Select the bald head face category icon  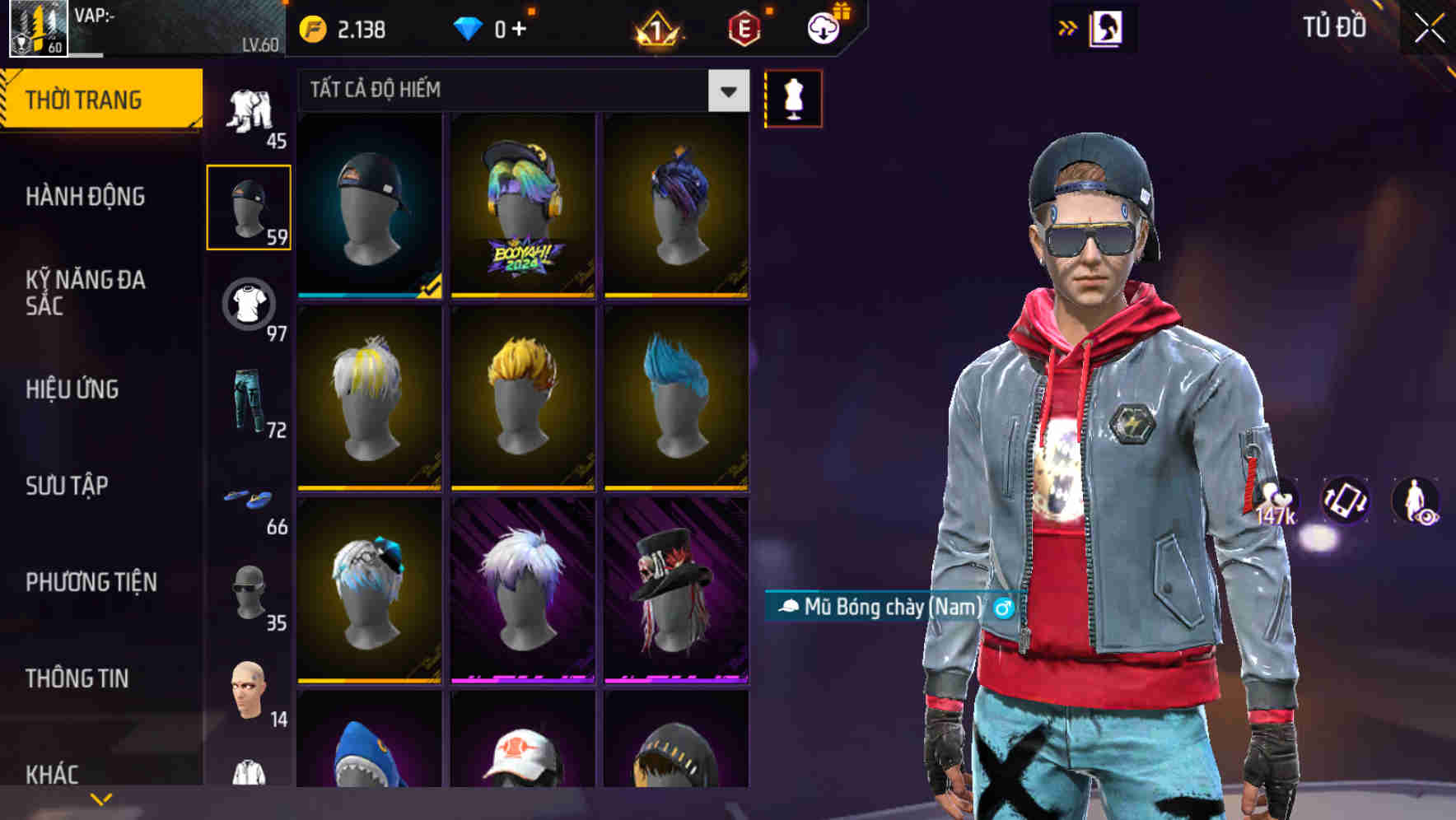tap(247, 692)
